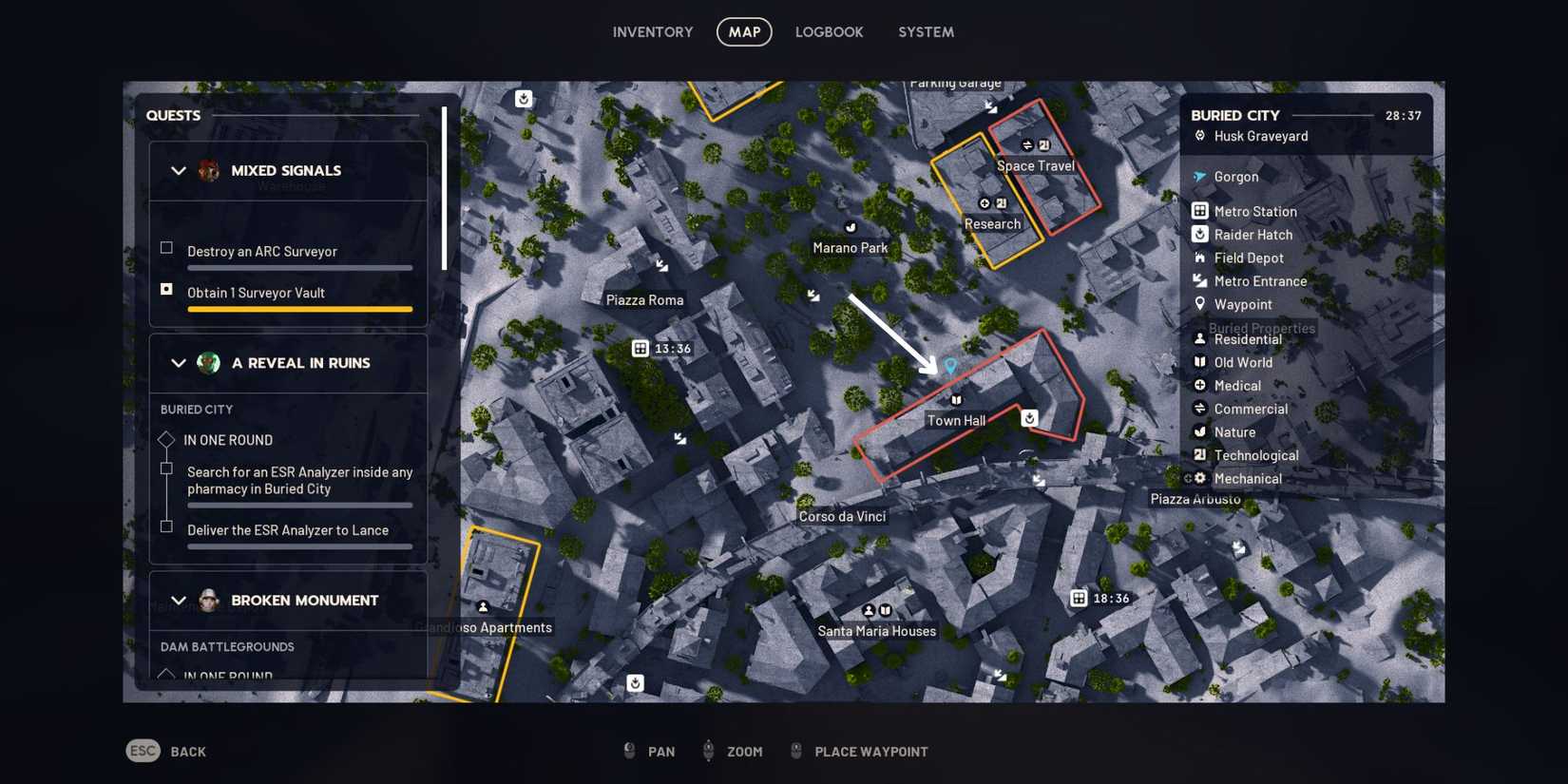Click the Obtain 1 Surveyor Vault progress bar
Viewport: 1568px width, 784px height.
299,309
